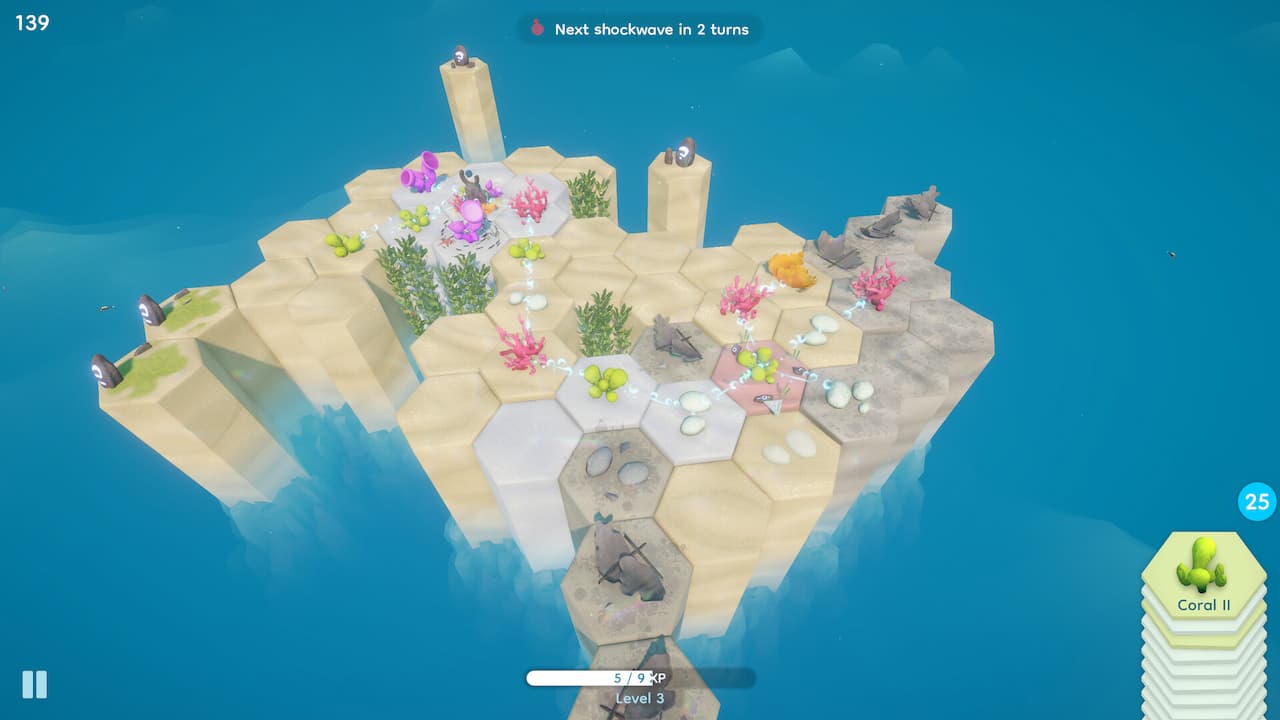
Task: Click the tile count badge showing 25
Action: (1255, 502)
